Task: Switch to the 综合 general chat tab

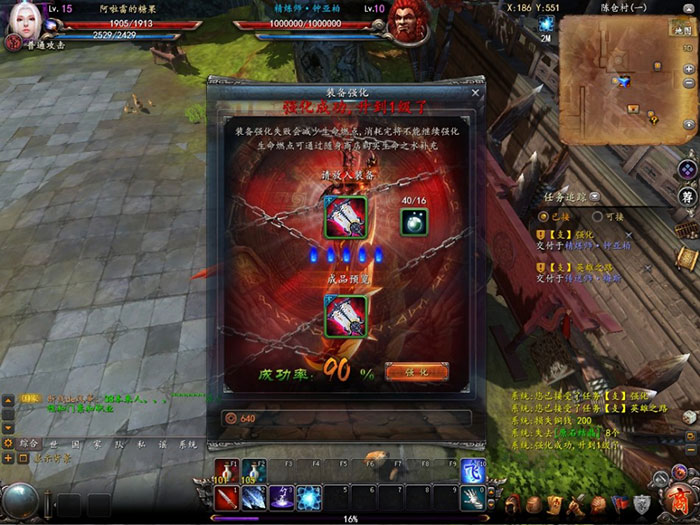Action: tap(27, 443)
